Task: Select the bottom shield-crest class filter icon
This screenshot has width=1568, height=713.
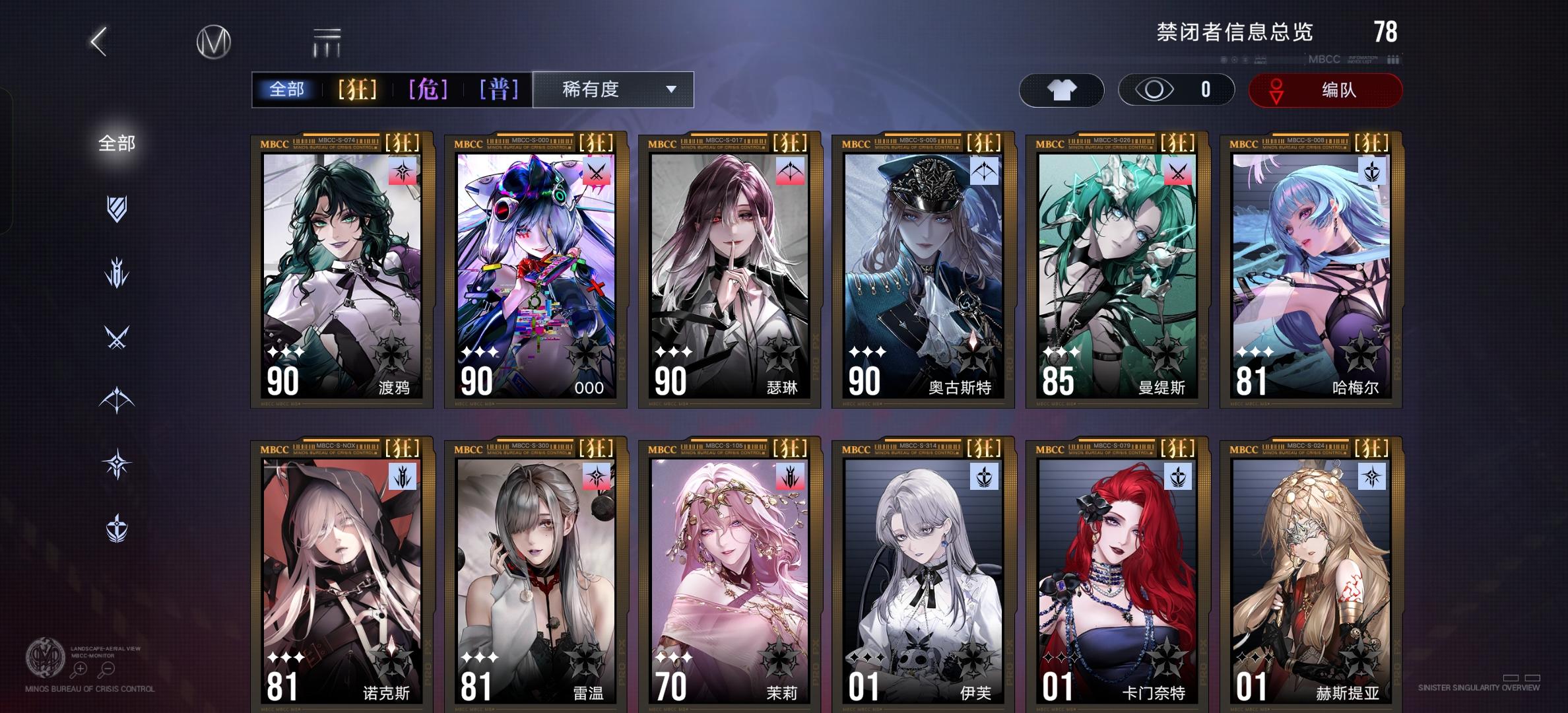Action: pyautogui.click(x=116, y=527)
